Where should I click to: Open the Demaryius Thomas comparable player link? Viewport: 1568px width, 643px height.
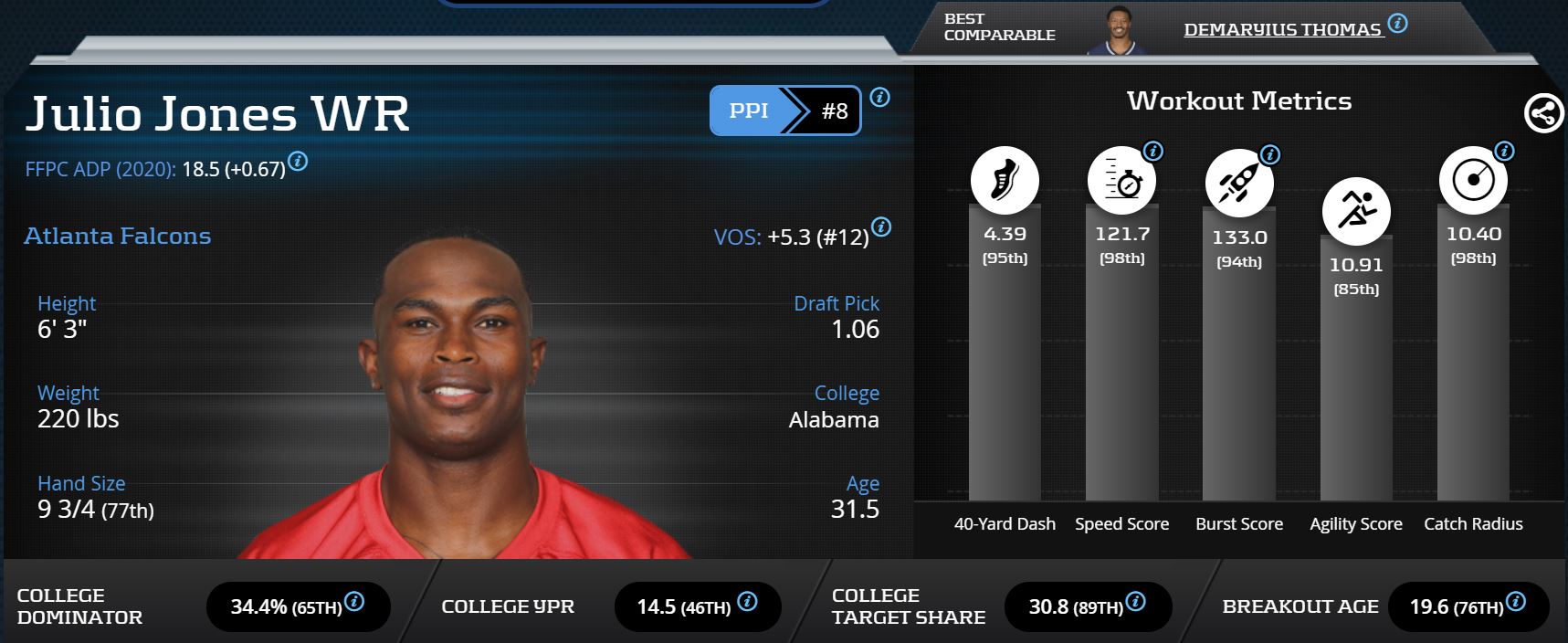(1281, 30)
